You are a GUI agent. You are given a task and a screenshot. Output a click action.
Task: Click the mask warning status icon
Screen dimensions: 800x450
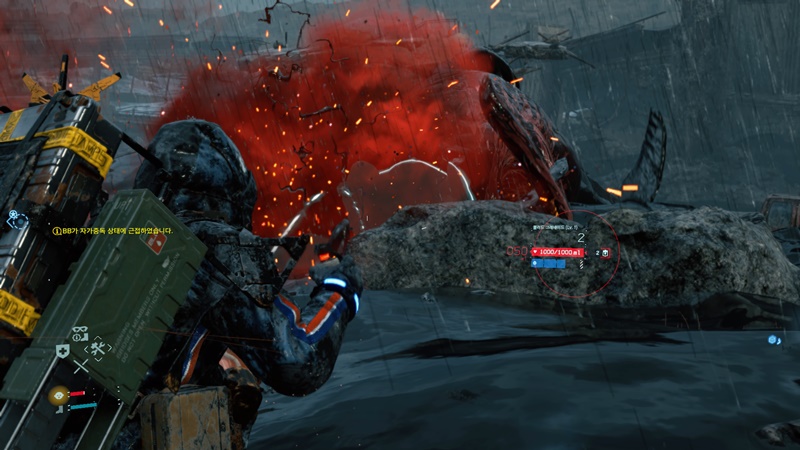point(82,333)
